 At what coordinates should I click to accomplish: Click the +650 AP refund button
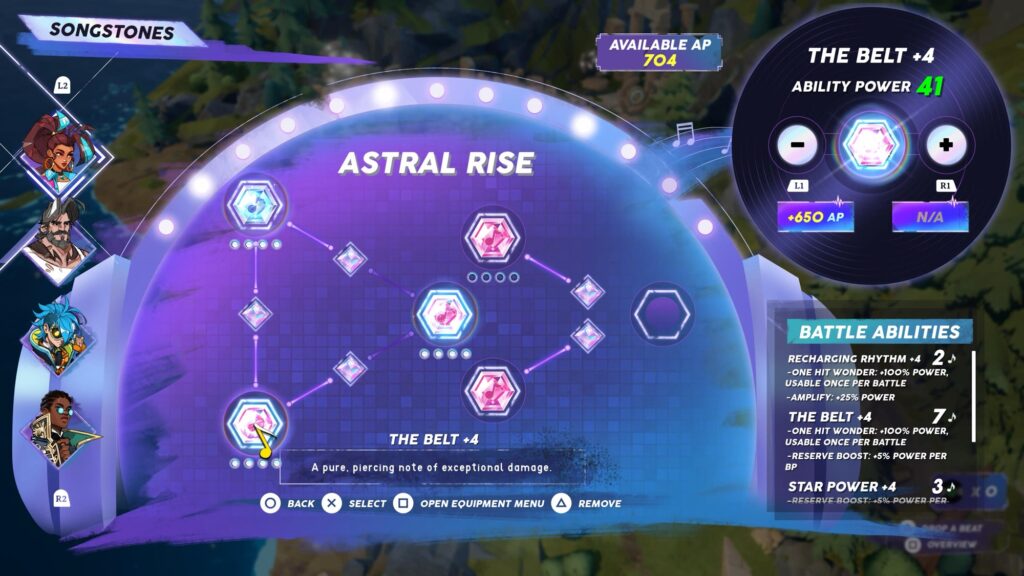816,216
